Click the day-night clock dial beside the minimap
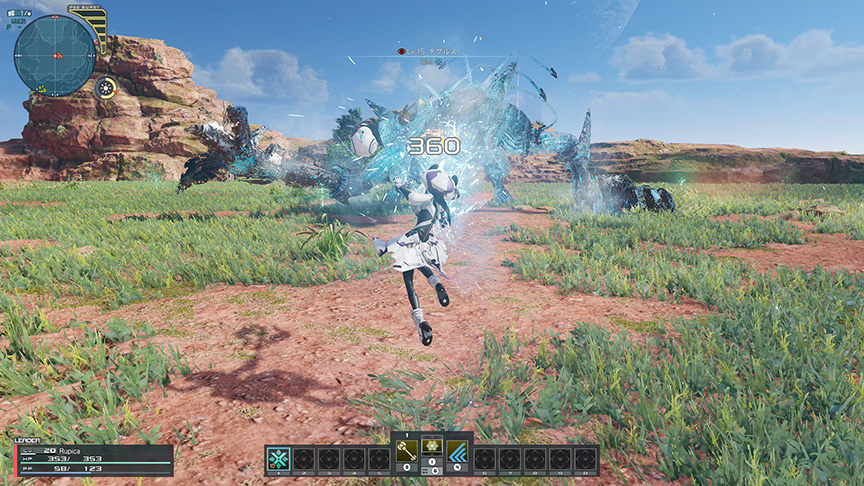The width and height of the screenshot is (864, 486). 104,87
